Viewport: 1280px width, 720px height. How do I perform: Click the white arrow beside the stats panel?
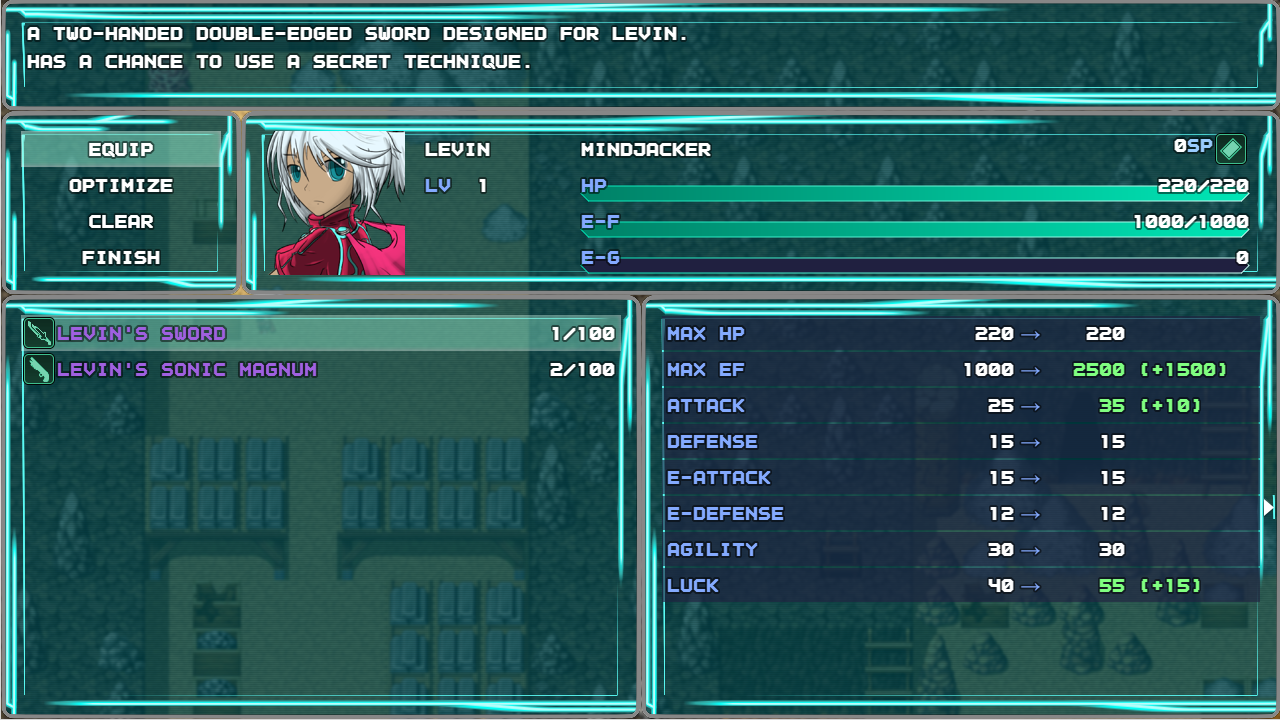1269,507
